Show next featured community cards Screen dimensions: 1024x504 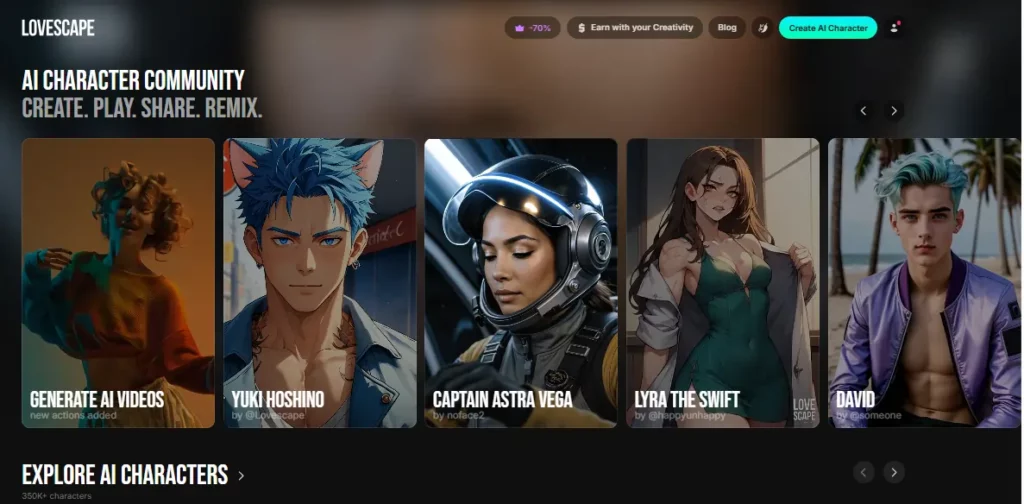[894, 111]
